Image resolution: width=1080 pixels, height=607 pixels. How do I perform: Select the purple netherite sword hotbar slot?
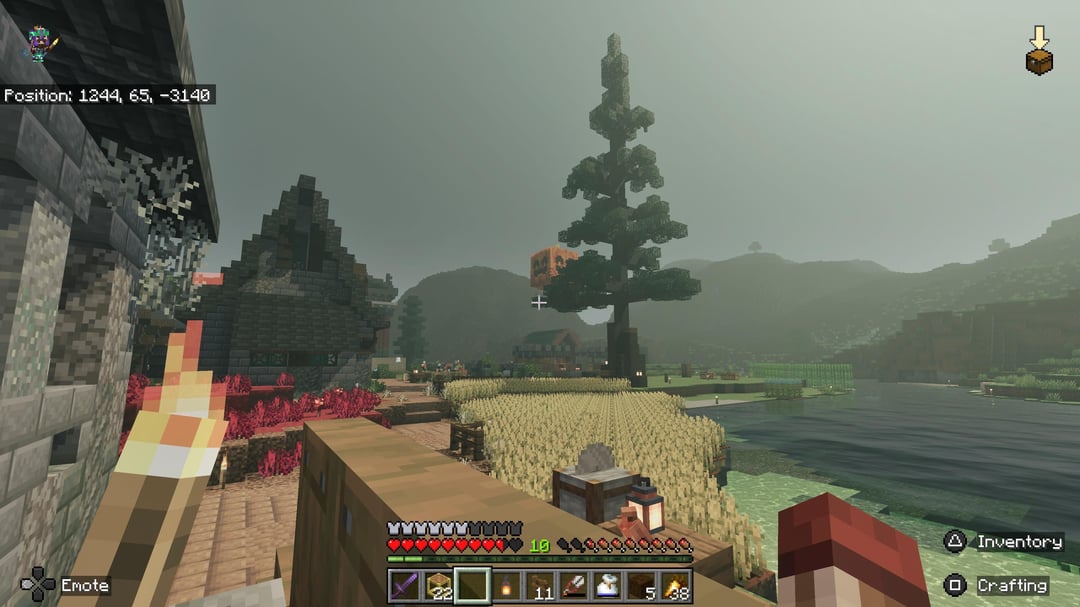coord(404,585)
